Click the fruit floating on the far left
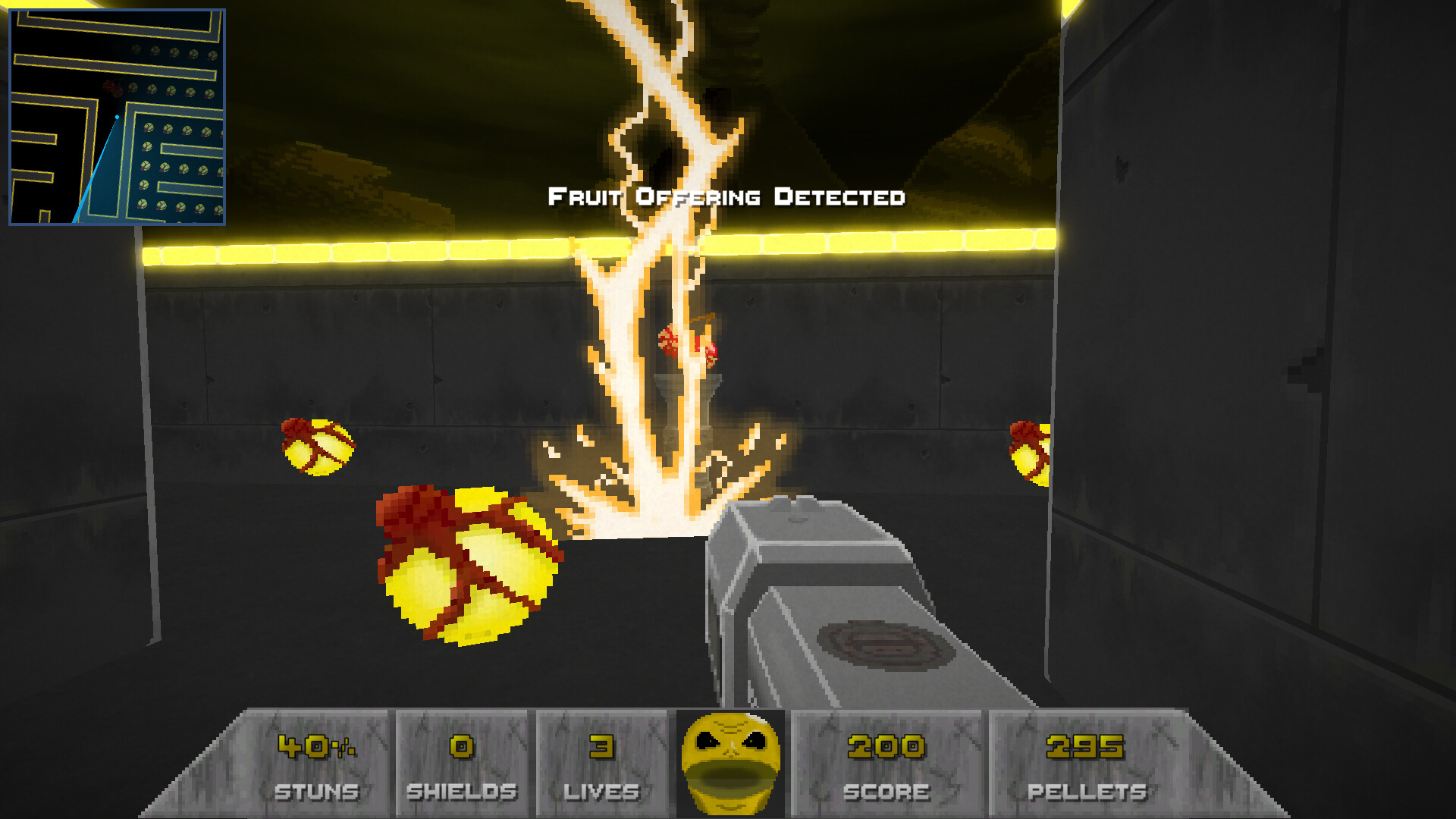The image size is (1456, 819). point(318,447)
